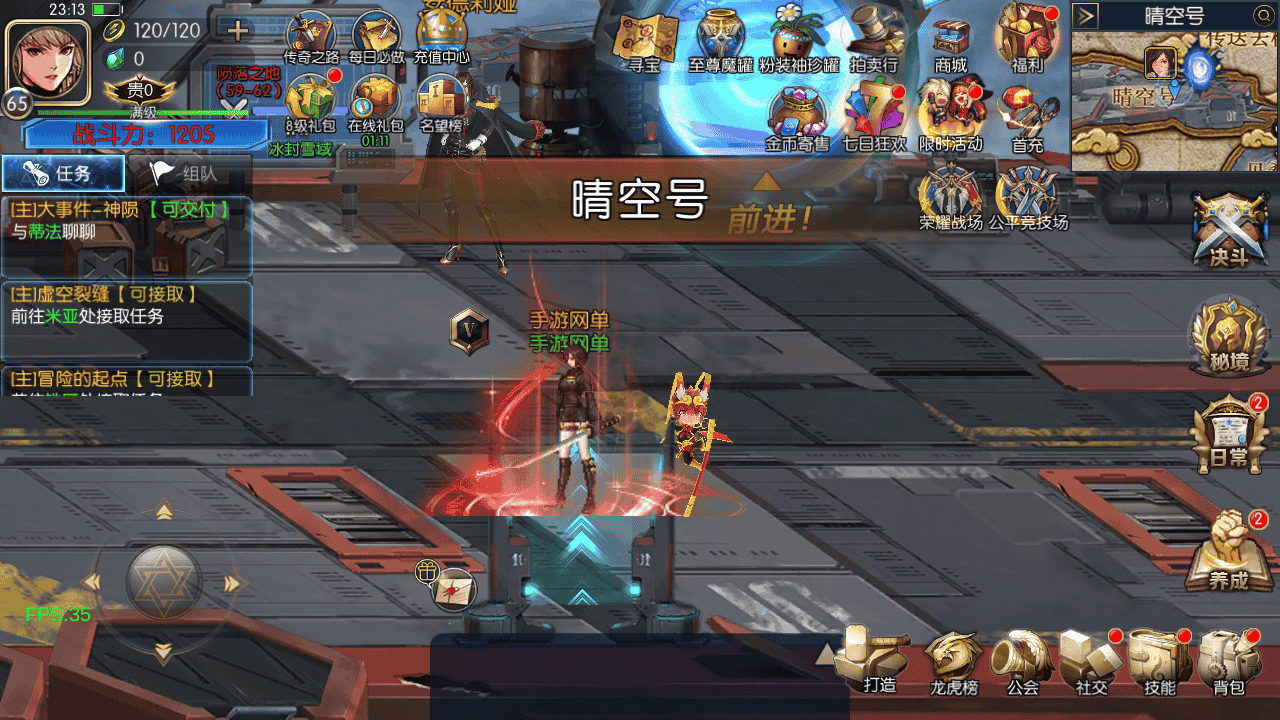Image resolution: width=1280 pixels, height=720 pixels.
Task: Open the 技能 skills menu
Action: click(1159, 660)
